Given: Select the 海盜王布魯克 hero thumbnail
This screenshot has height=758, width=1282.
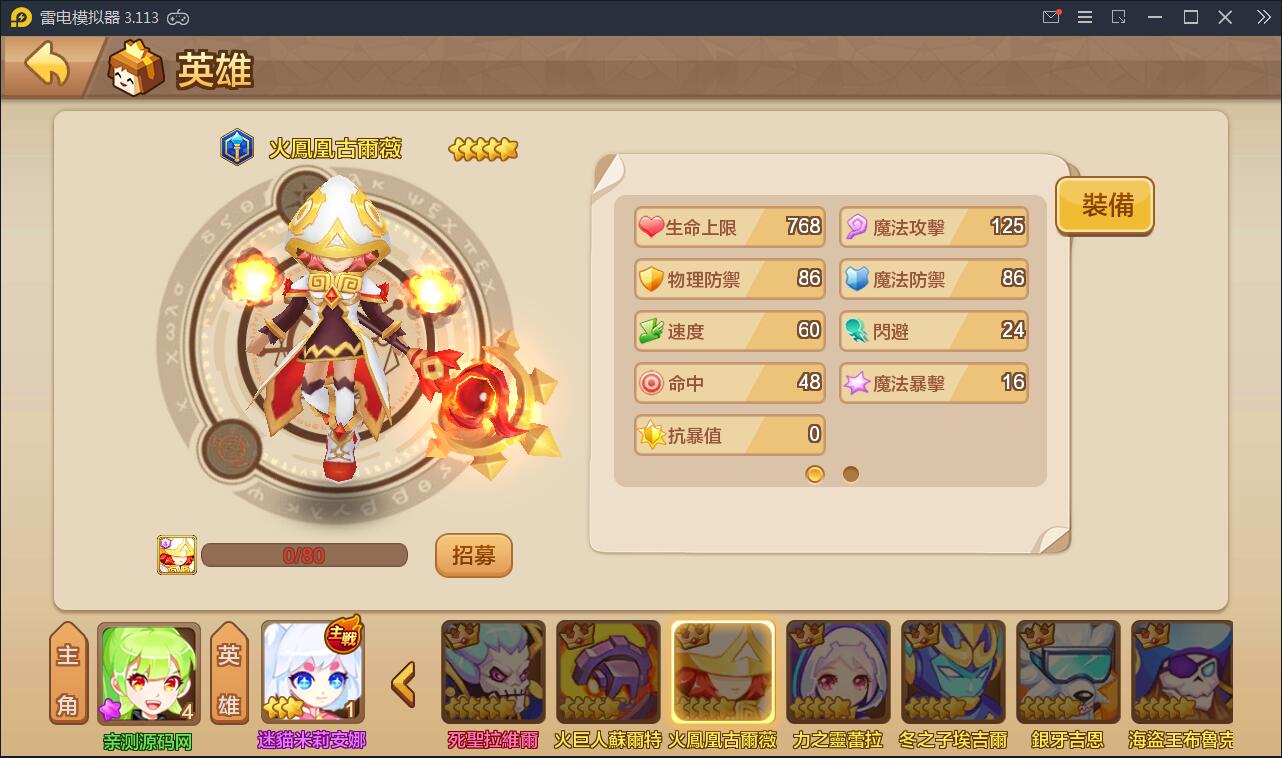Looking at the screenshot, I should pos(1182,670).
